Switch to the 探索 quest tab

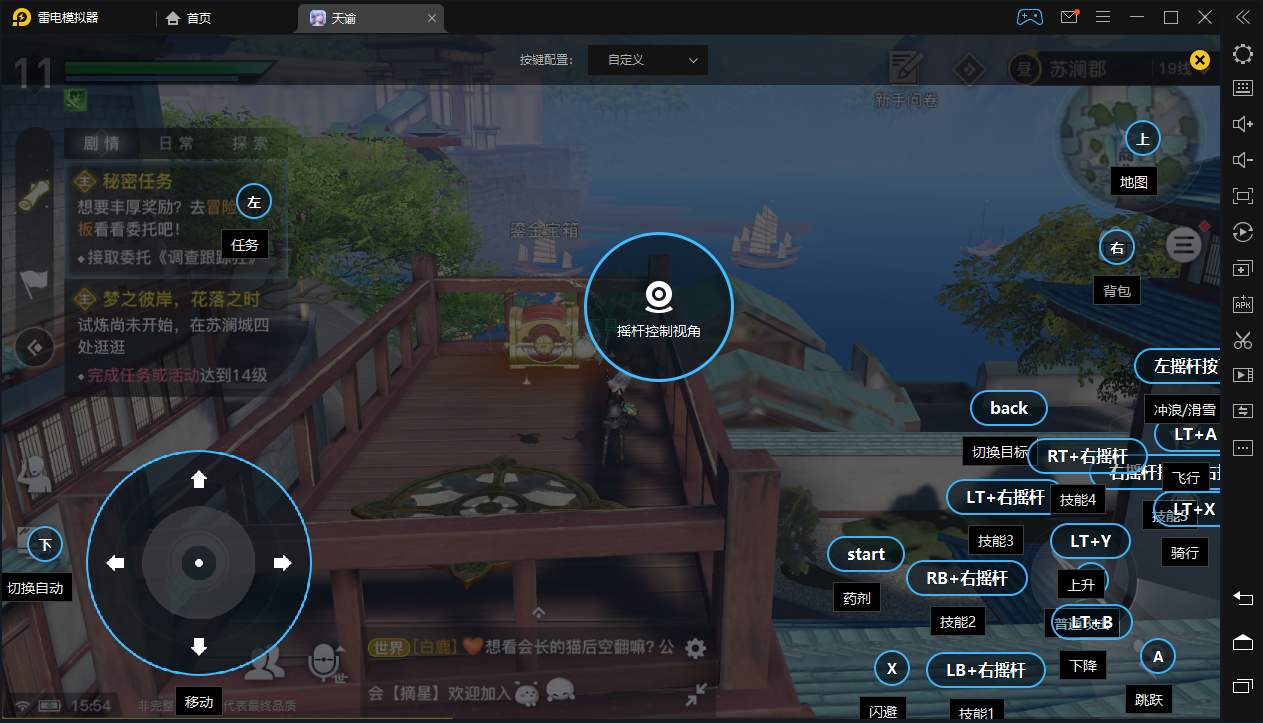(x=249, y=143)
